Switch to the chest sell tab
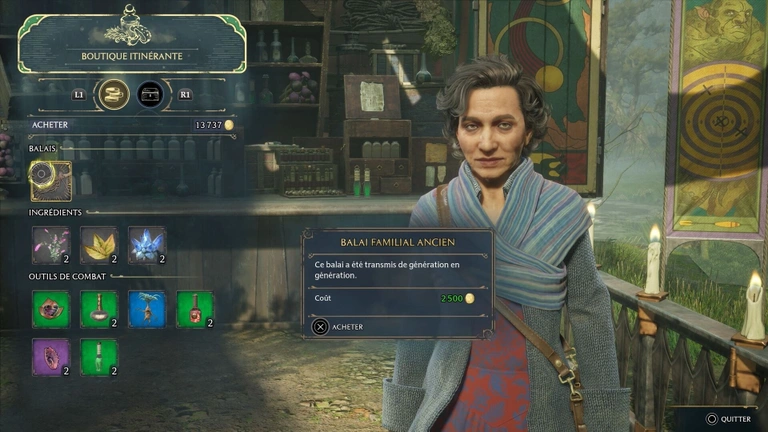This screenshot has width=768, height=432. click(x=151, y=94)
